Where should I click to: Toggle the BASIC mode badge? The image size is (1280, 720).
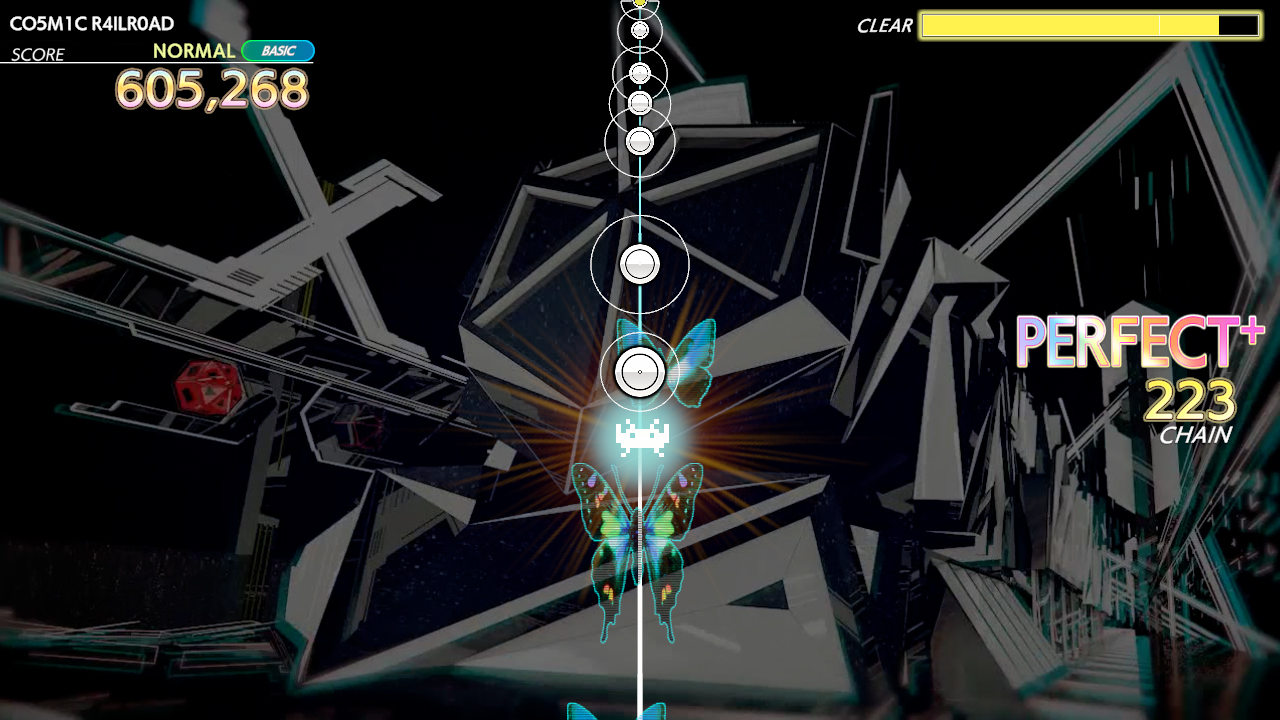278,49
